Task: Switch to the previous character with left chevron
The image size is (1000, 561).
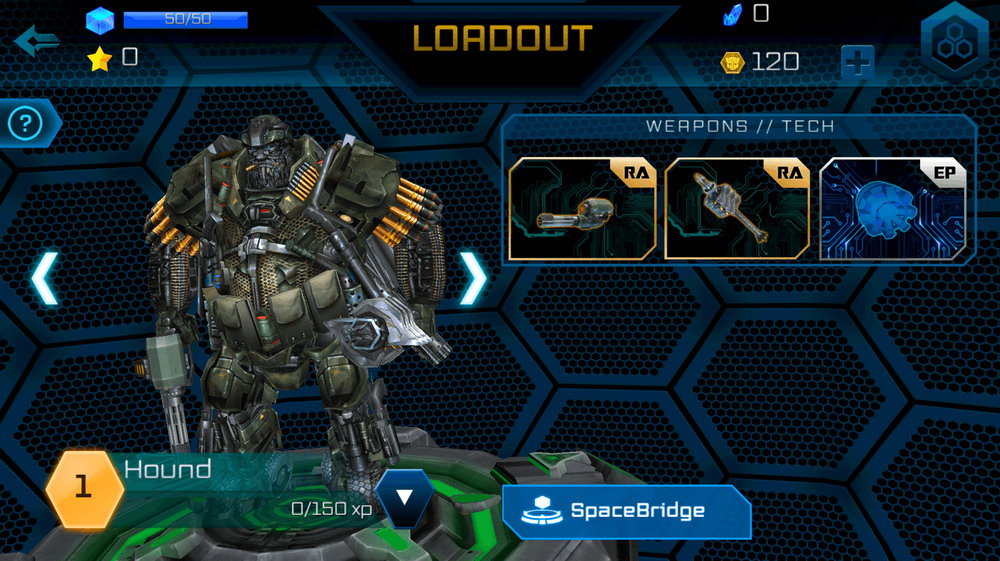Action: point(44,278)
